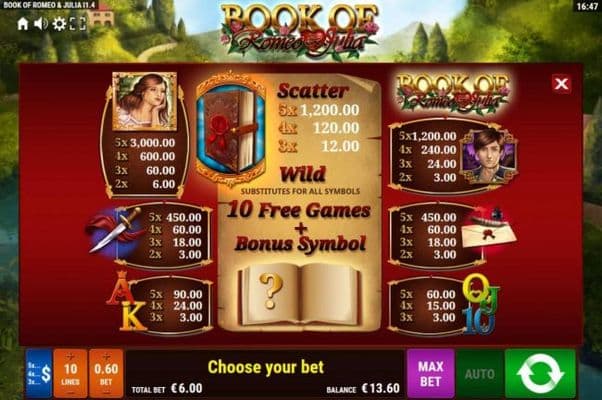
Task: Activate Auto spin
Action: (479, 373)
